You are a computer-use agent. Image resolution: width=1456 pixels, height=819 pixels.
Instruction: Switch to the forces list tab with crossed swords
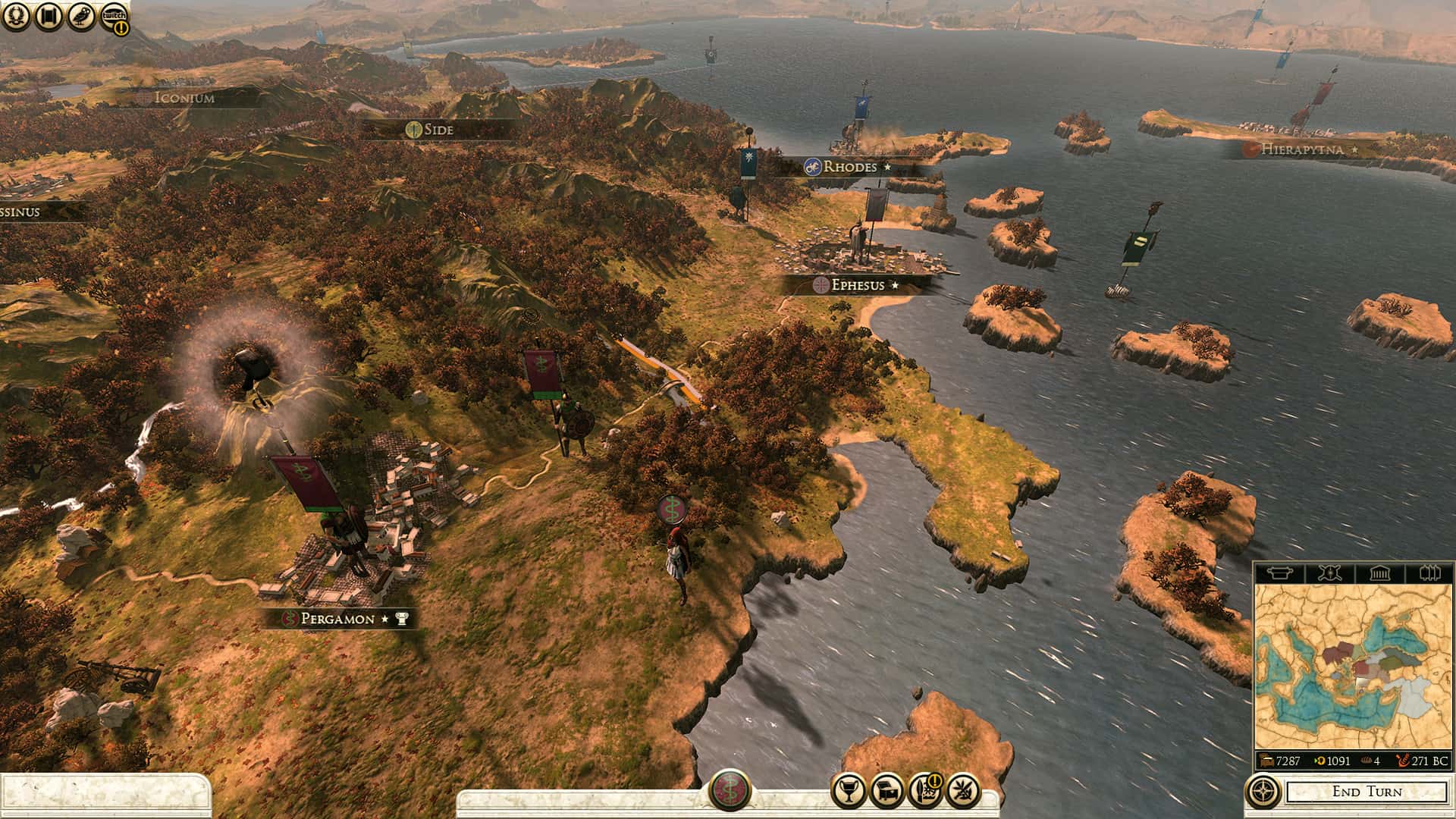click(x=1329, y=573)
